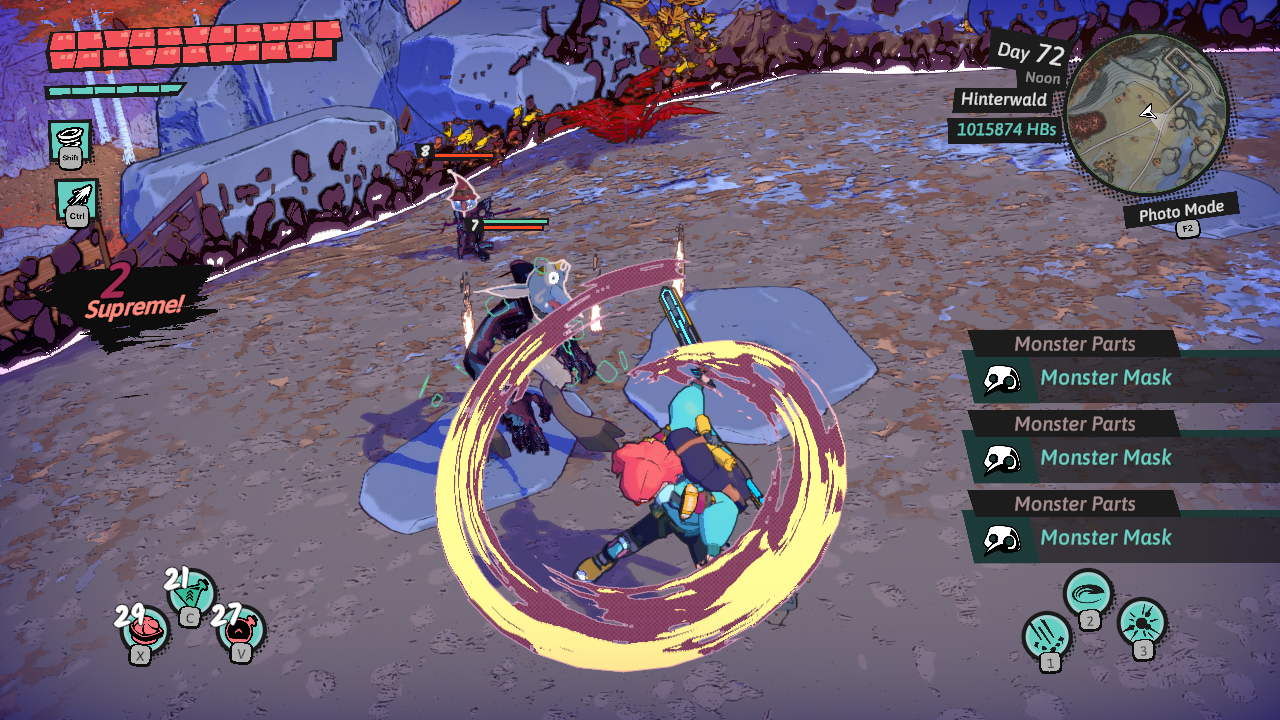Trigger the dash arrow ability
The height and width of the screenshot is (720, 1280).
click(x=77, y=199)
